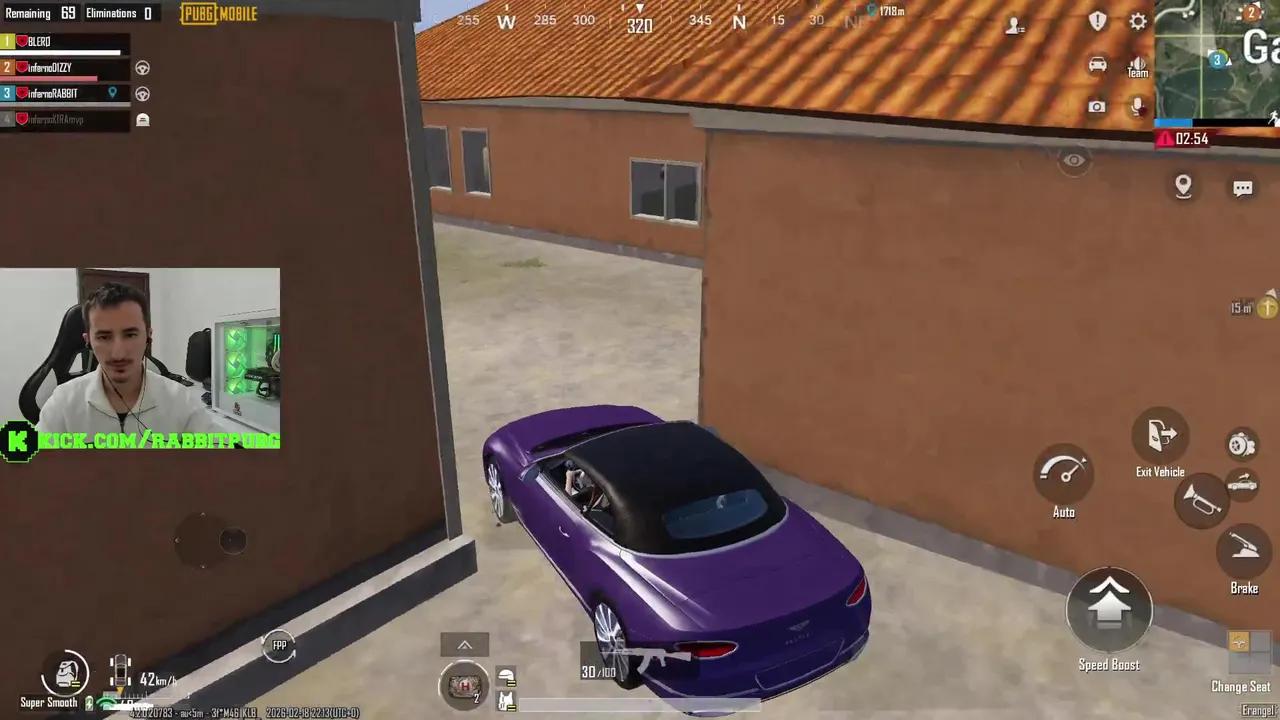Select teammate infernoRABBIT in the squad list

point(65,93)
